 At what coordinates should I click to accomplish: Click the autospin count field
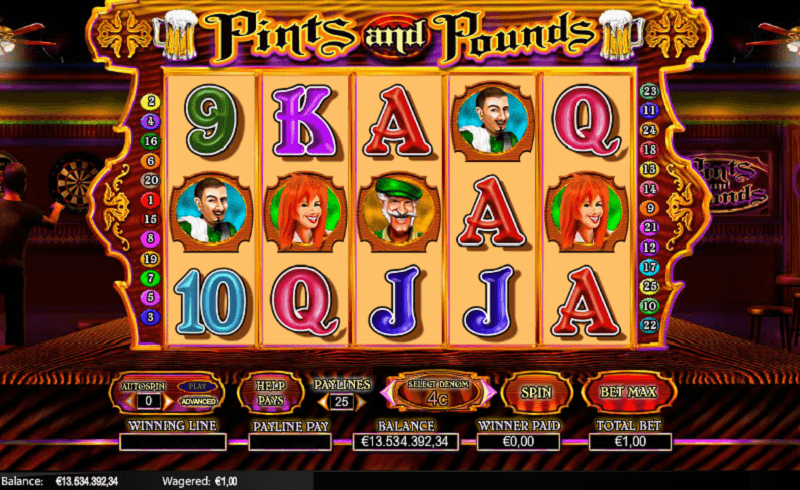(x=149, y=401)
